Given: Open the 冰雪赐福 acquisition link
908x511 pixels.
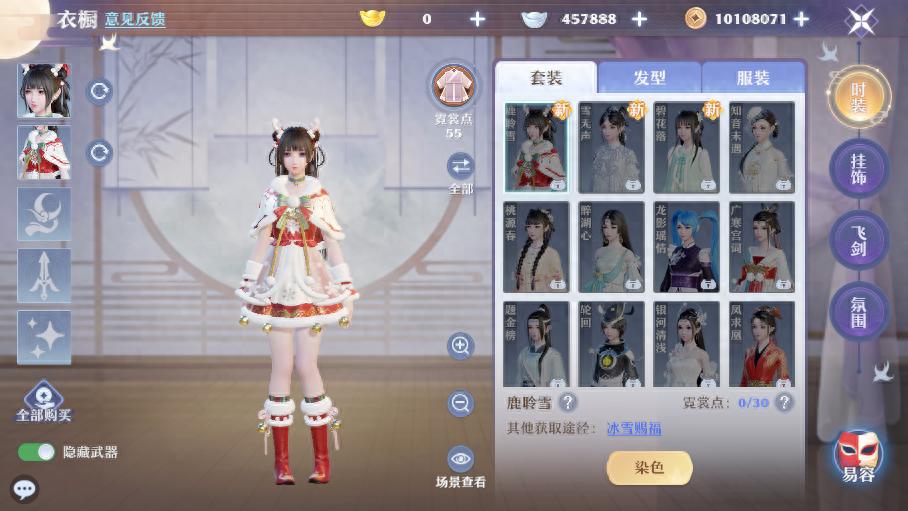Looking at the screenshot, I should click(633, 429).
